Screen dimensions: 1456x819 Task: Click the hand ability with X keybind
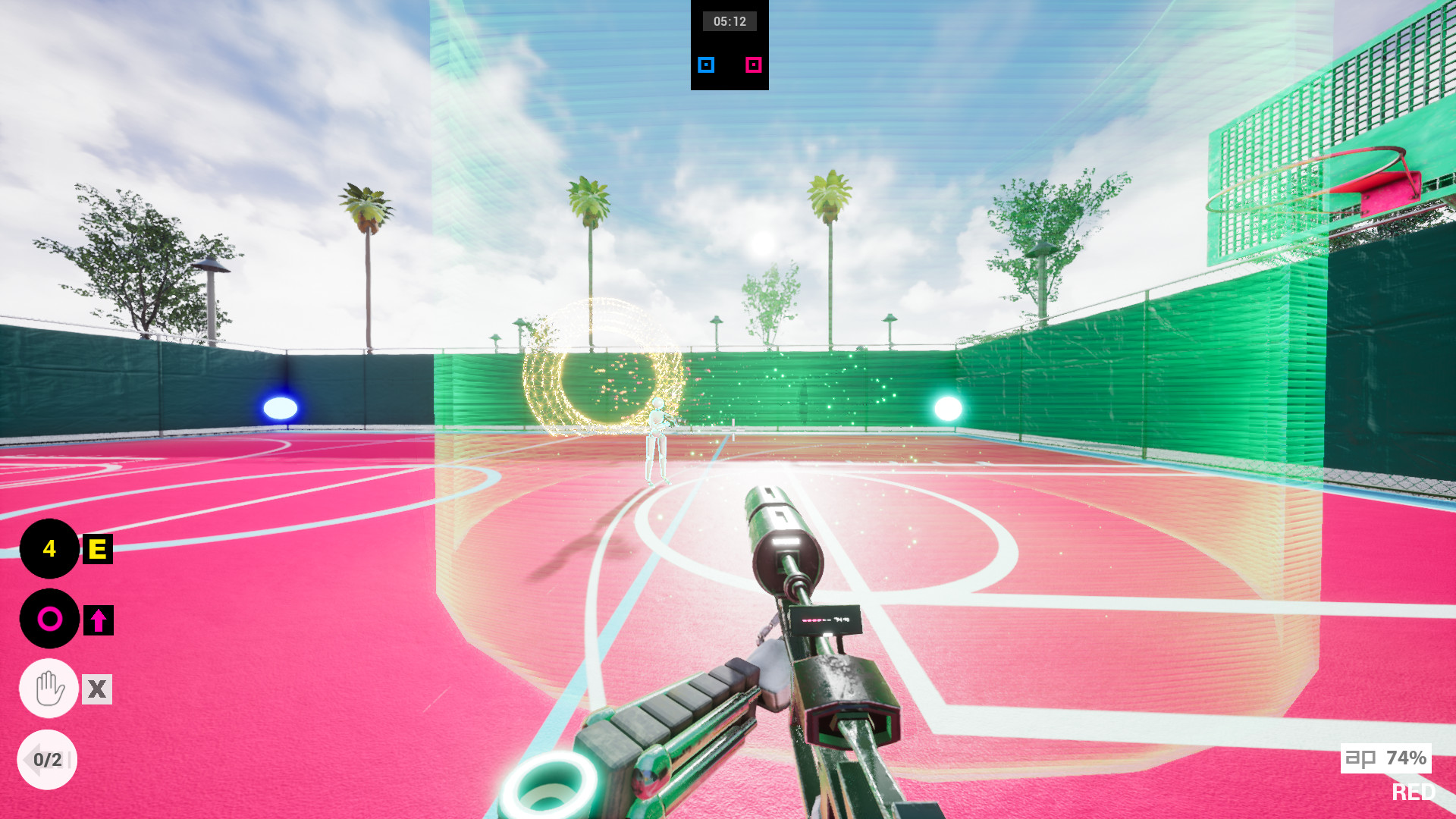49,689
